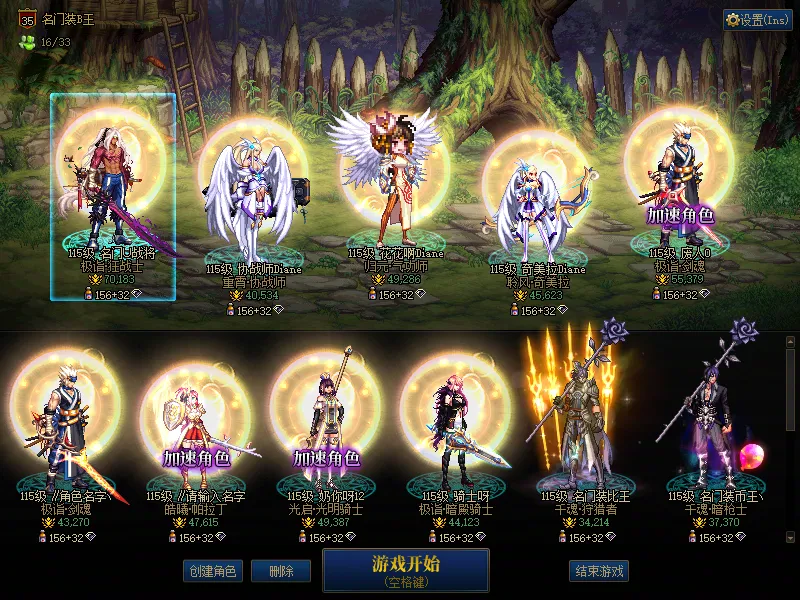This screenshot has height=600, width=800.
Task: Start the game with 游戏开始
Action: click(405, 569)
